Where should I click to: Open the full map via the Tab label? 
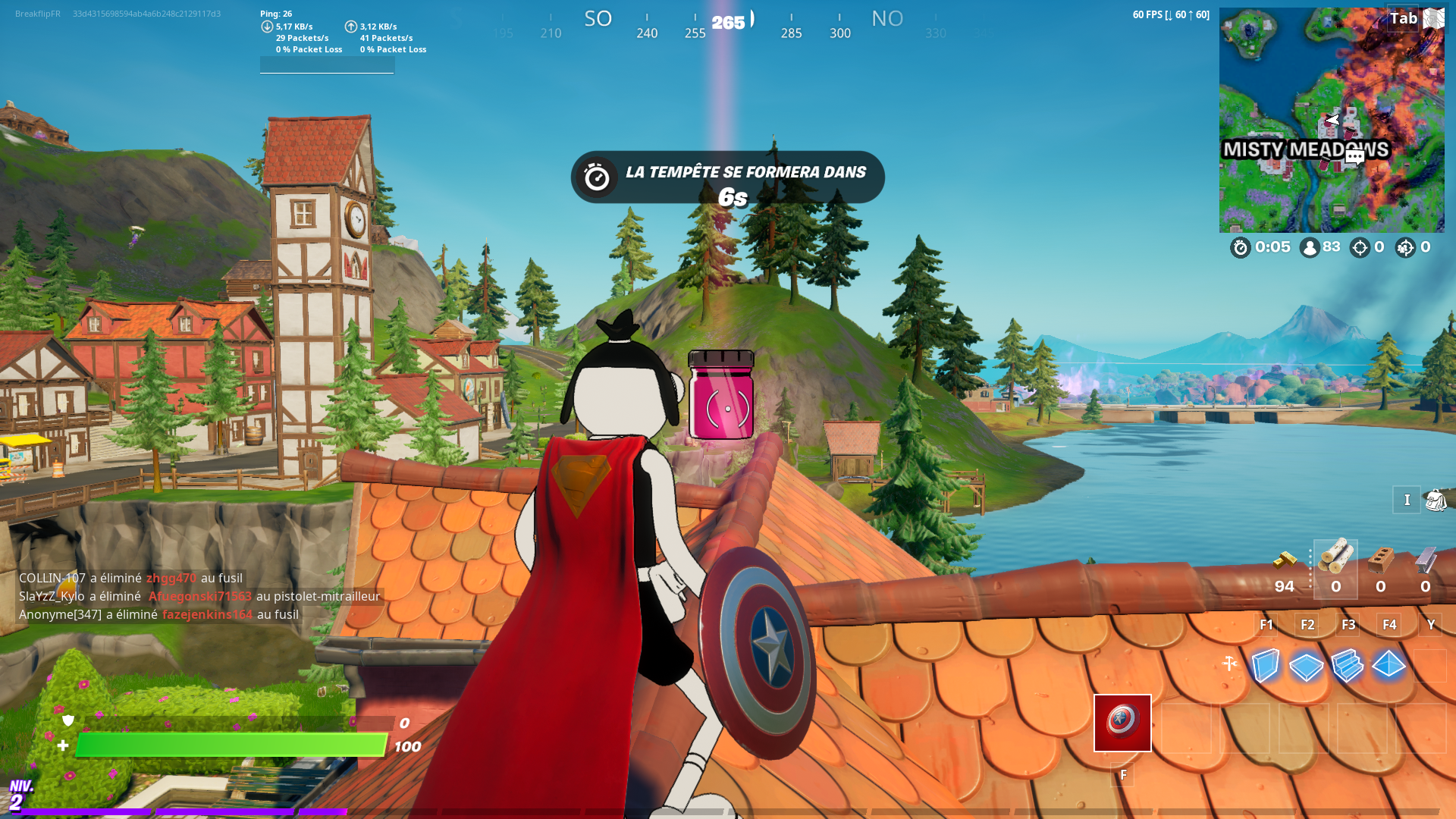pyautogui.click(x=1404, y=18)
